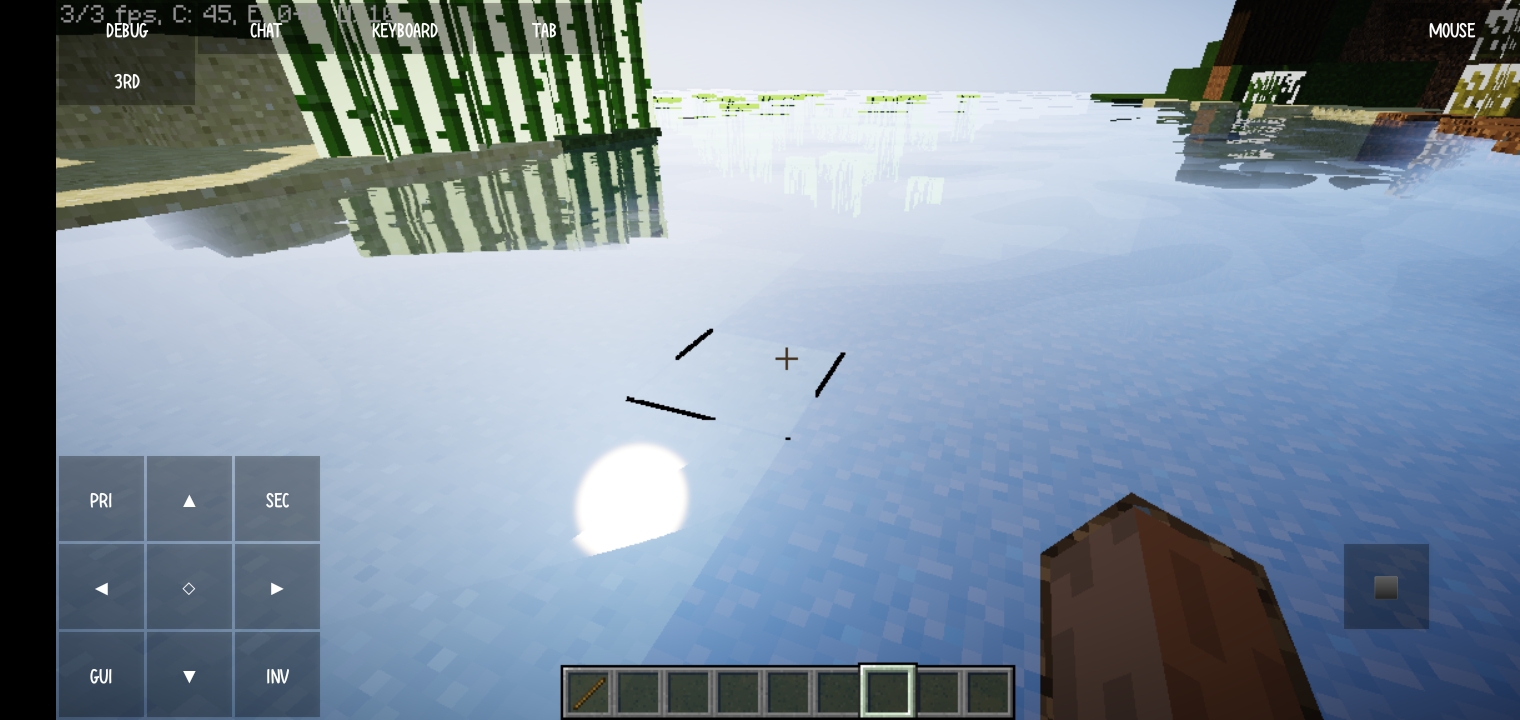
Task: Open the inventory with the INV button
Action: (x=277, y=676)
